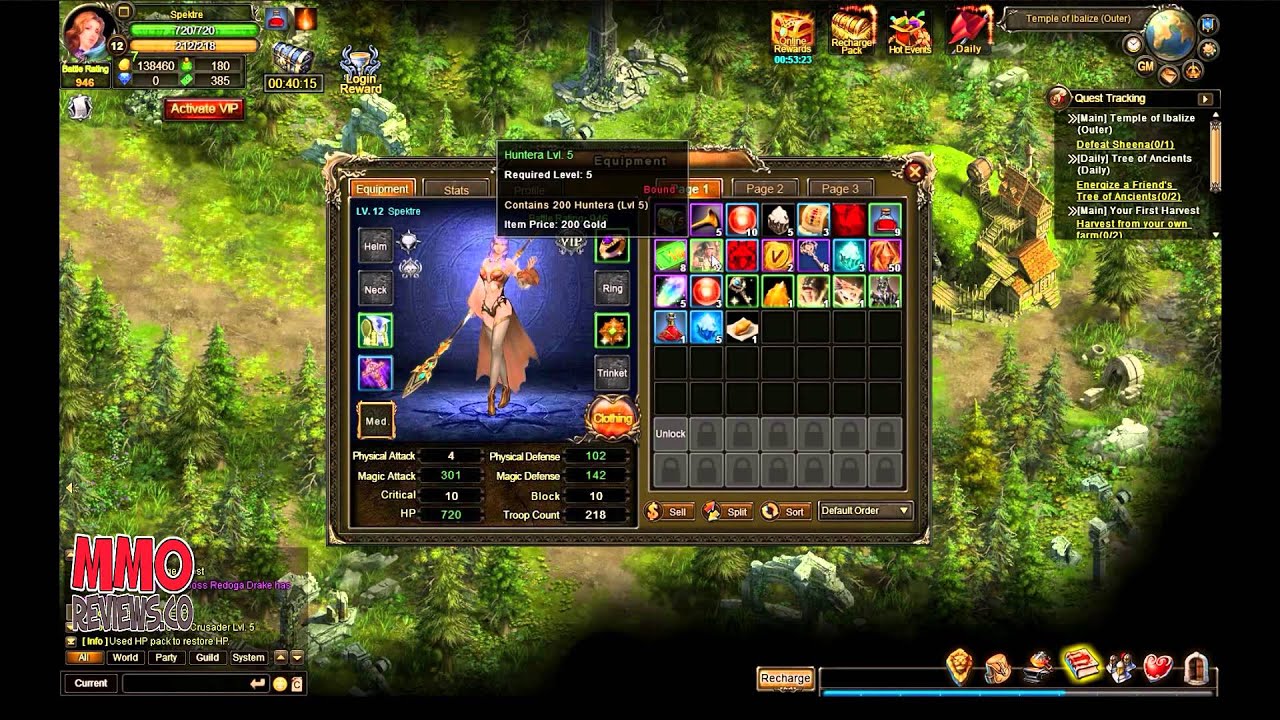Close the equipment window
Image resolution: width=1280 pixels, height=720 pixels.
(914, 172)
